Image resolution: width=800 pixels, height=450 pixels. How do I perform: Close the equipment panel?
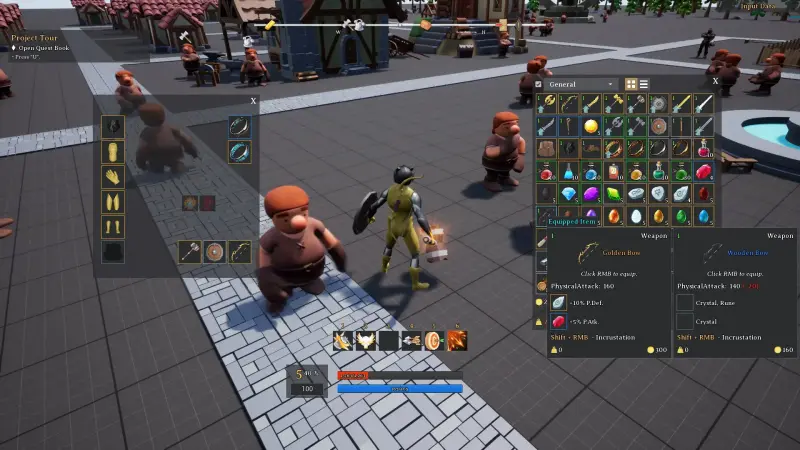tap(253, 101)
